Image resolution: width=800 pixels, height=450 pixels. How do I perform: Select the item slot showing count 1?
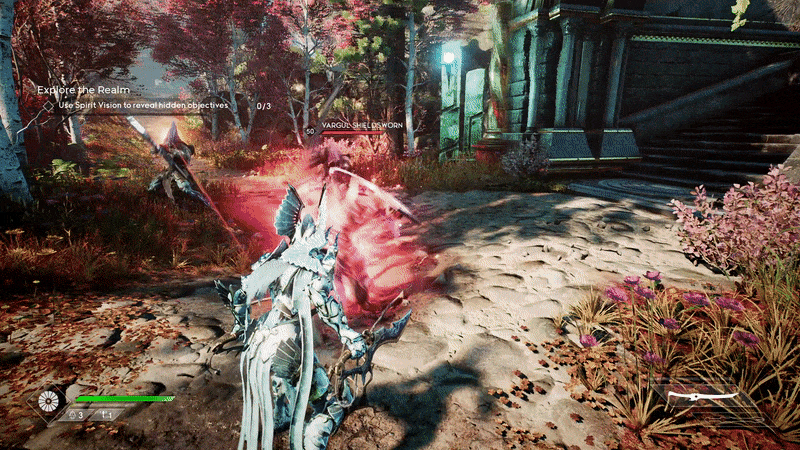[x=106, y=414]
